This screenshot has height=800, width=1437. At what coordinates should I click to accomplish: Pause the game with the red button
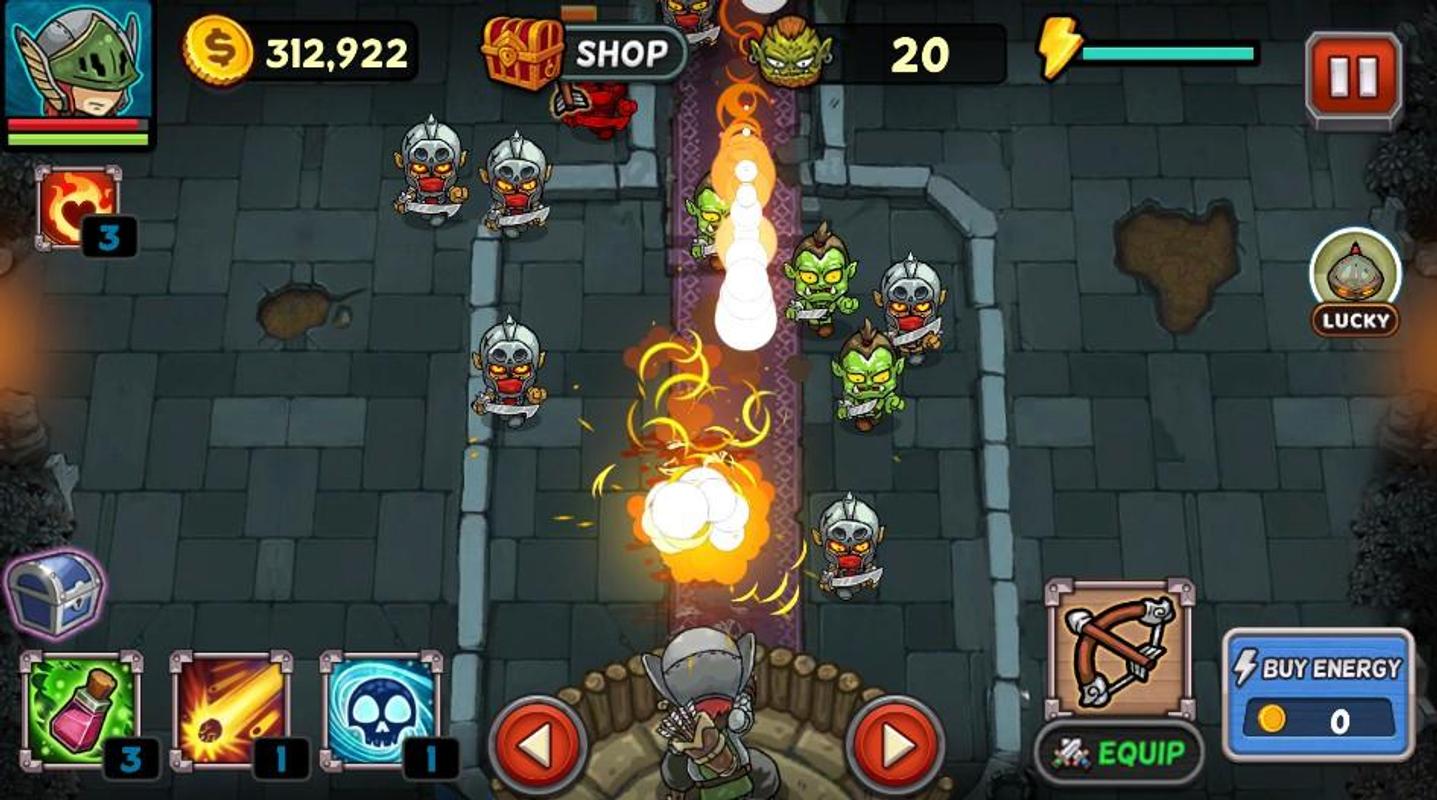point(1353,78)
